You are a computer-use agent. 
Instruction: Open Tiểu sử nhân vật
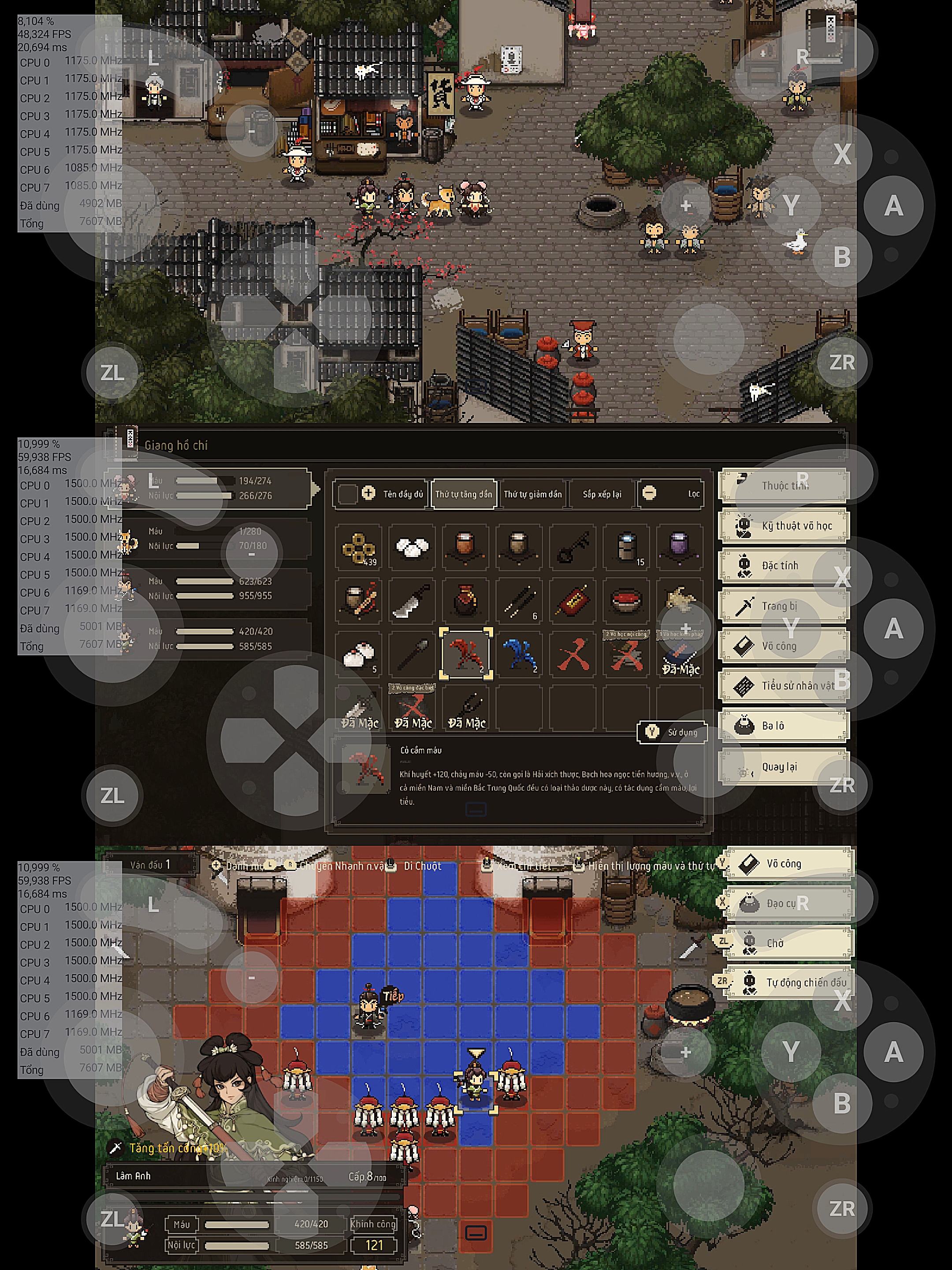tap(784, 686)
